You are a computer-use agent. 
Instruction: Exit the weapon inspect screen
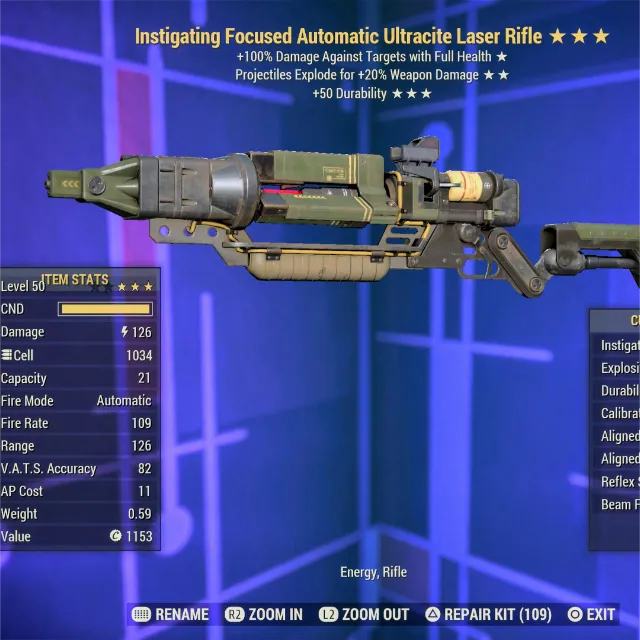591,614
